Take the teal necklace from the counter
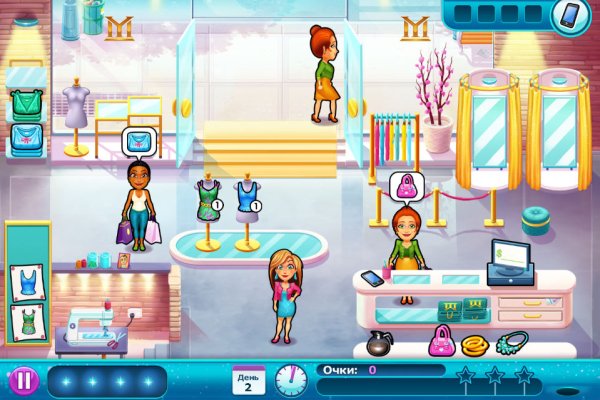600x400 pixels. coord(511,342)
